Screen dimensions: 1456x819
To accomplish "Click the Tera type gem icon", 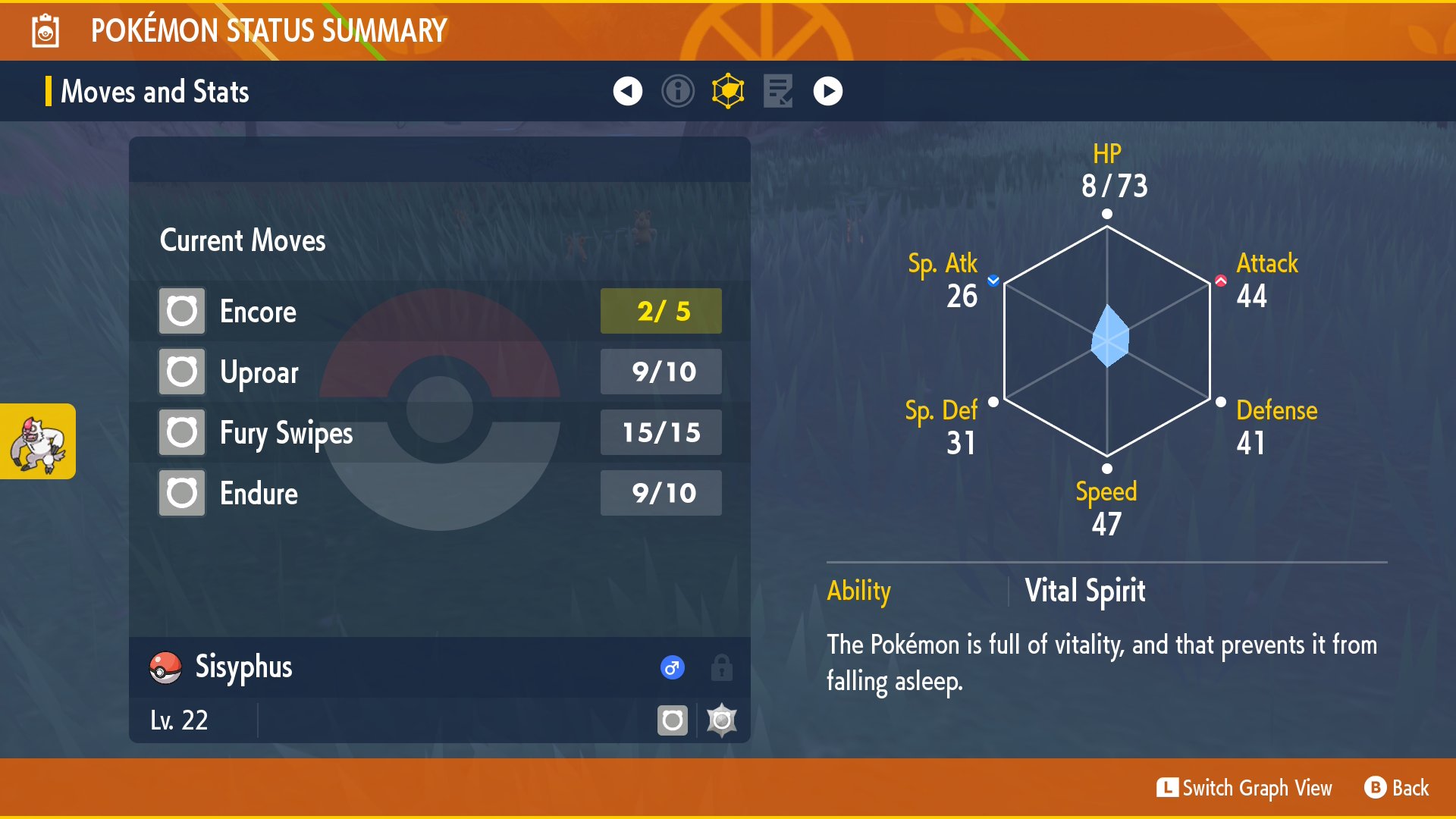I will click(721, 720).
